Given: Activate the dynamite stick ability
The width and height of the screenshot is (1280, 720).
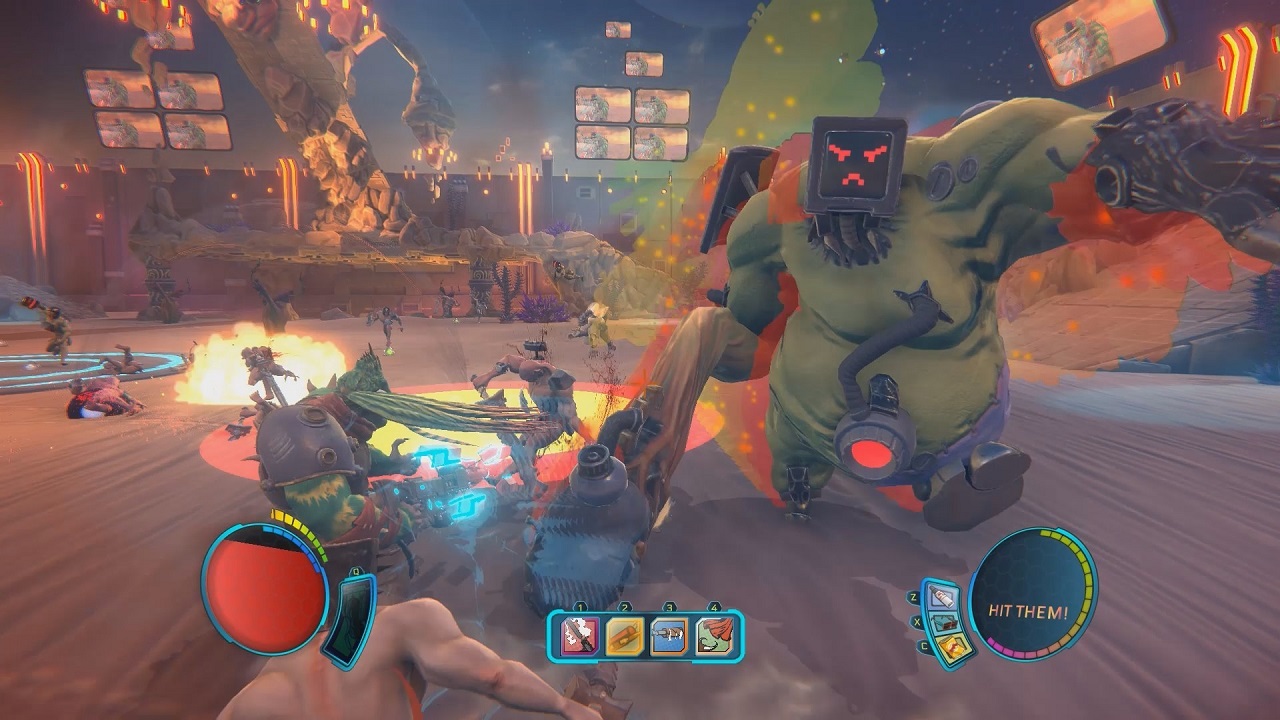Looking at the screenshot, I should [624, 636].
